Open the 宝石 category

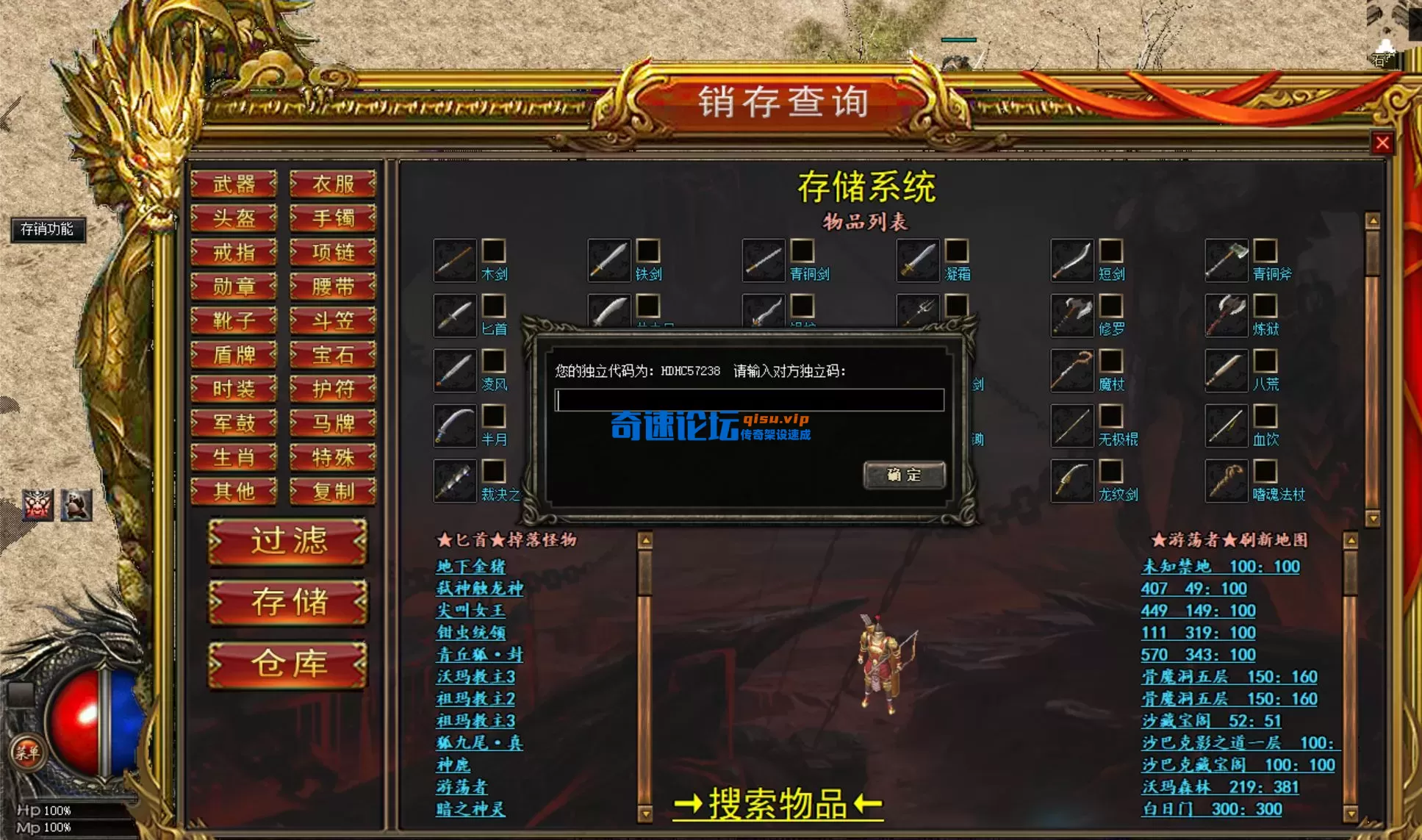coord(332,355)
